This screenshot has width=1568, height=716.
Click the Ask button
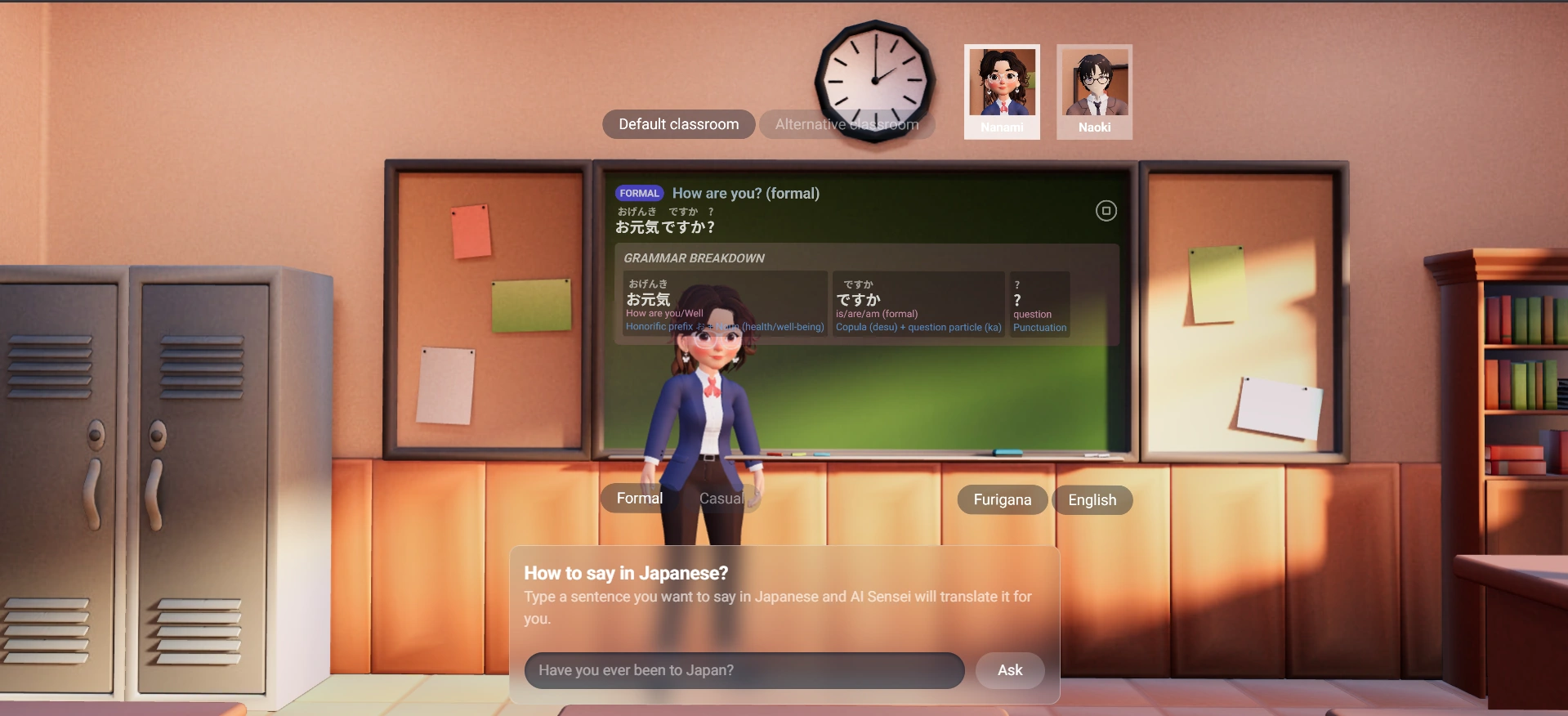tap(1010, 670)
